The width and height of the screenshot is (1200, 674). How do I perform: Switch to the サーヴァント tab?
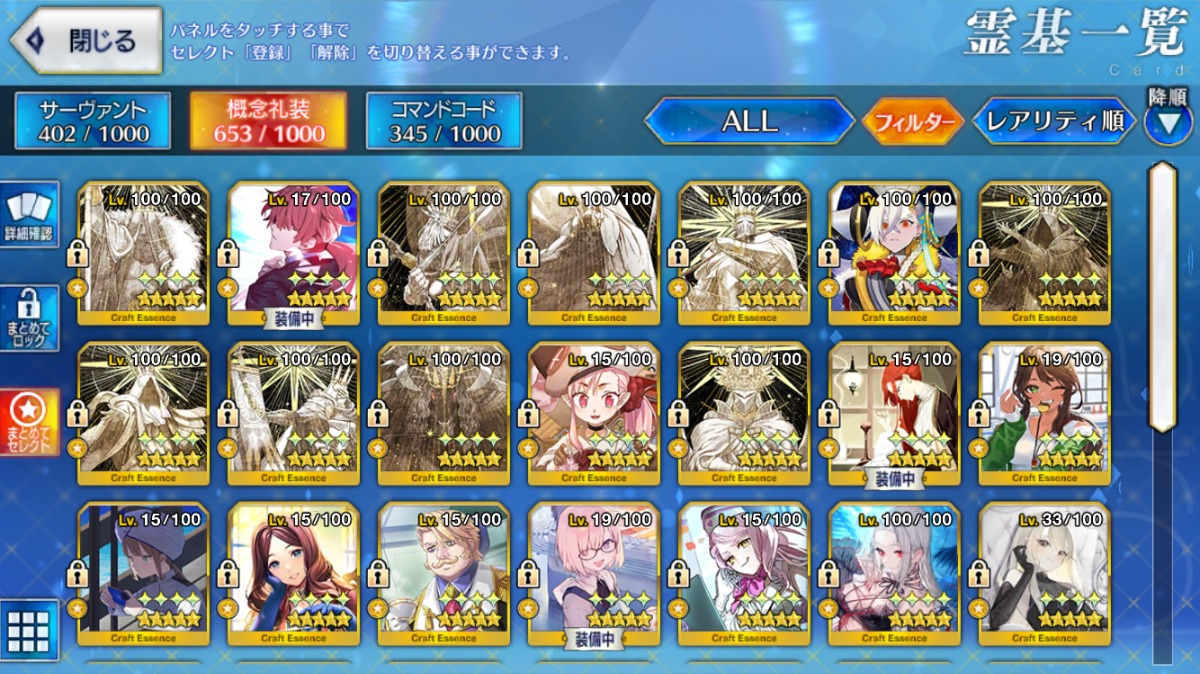(93, 121)
